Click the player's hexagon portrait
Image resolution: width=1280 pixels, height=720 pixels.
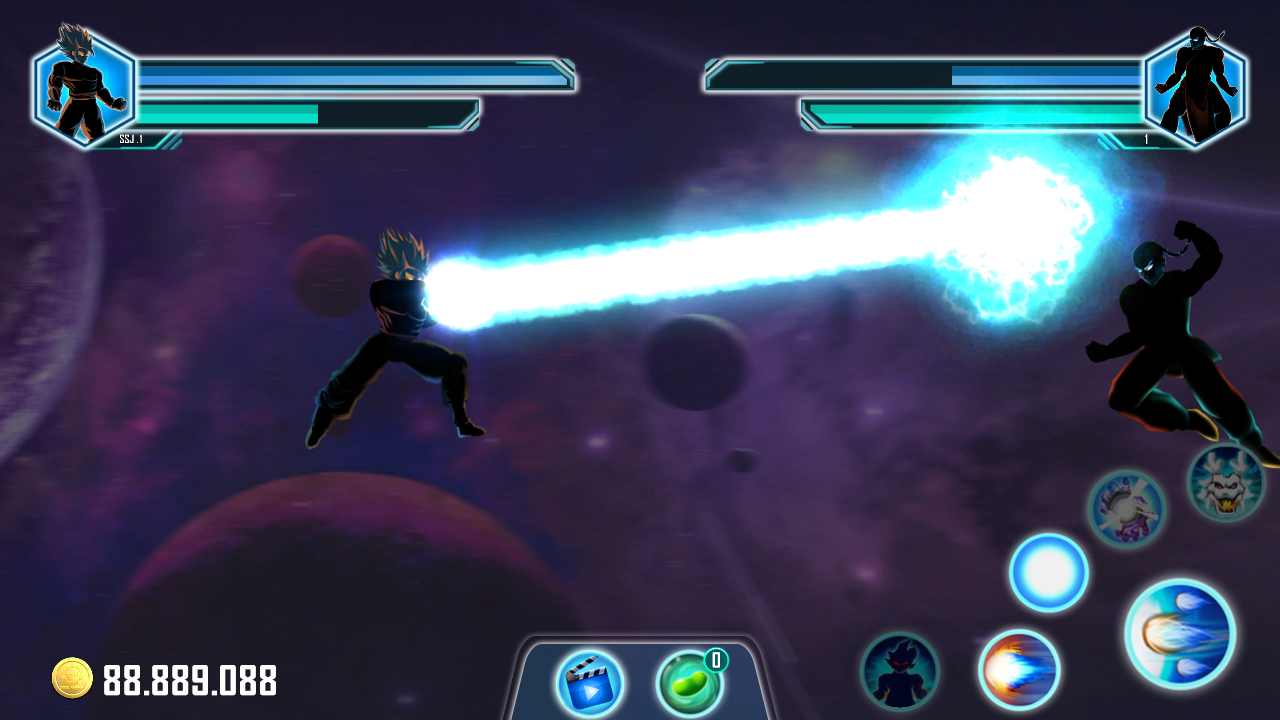84,87
